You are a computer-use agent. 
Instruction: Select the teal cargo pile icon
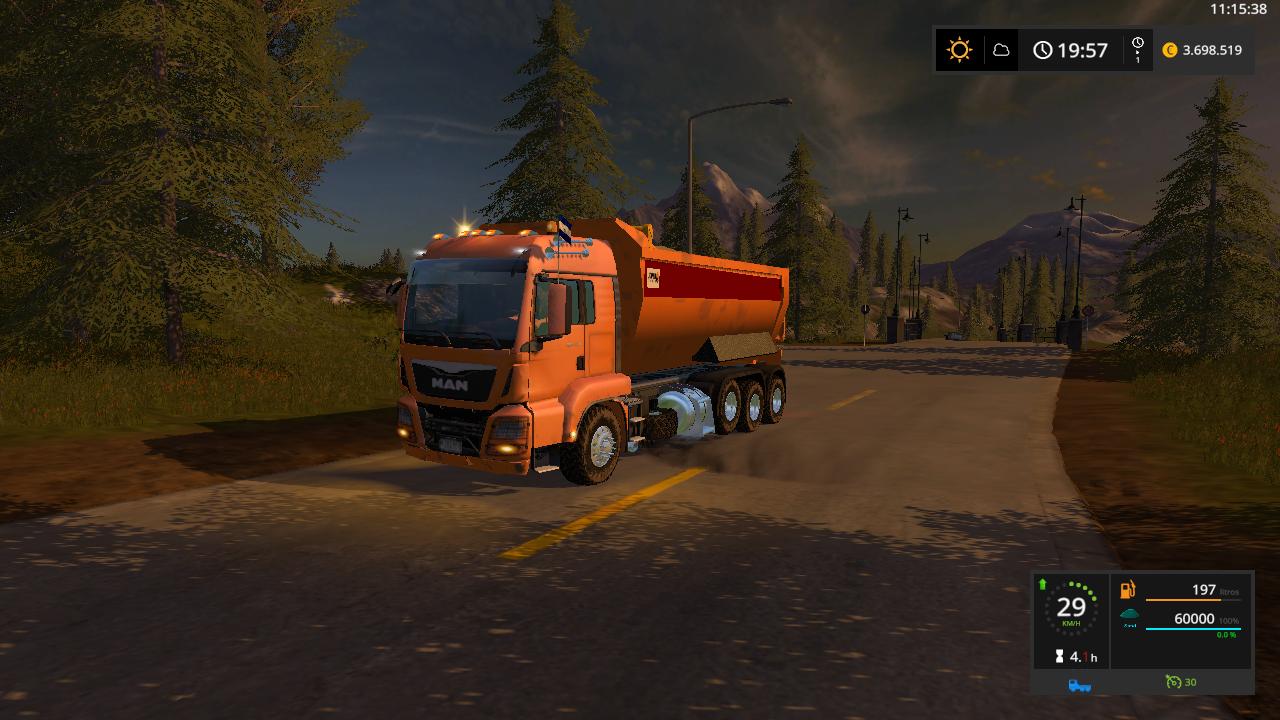(x=1129, y=616)
